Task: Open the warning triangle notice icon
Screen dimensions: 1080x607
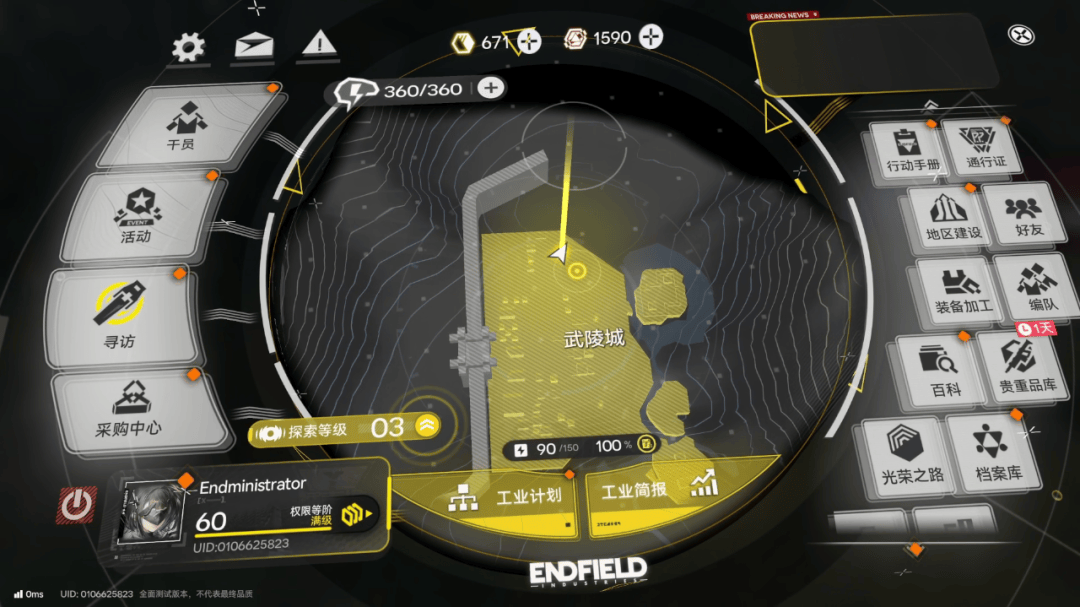Action: pyautogui.click(x=319, y=43)
